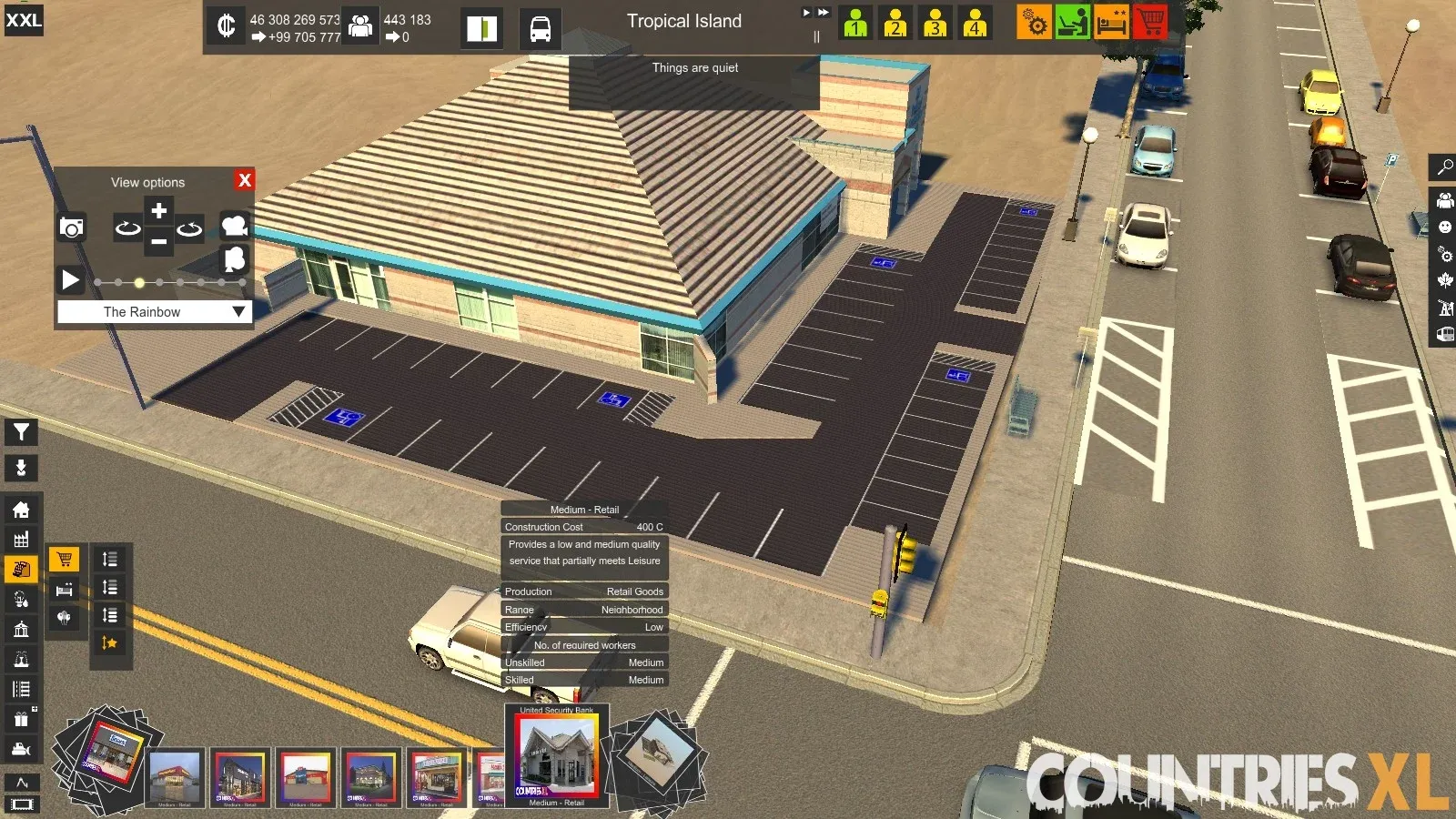1456x819 pixels.
Task: Open the currency budget icon
Action: (x=226, y=25)
